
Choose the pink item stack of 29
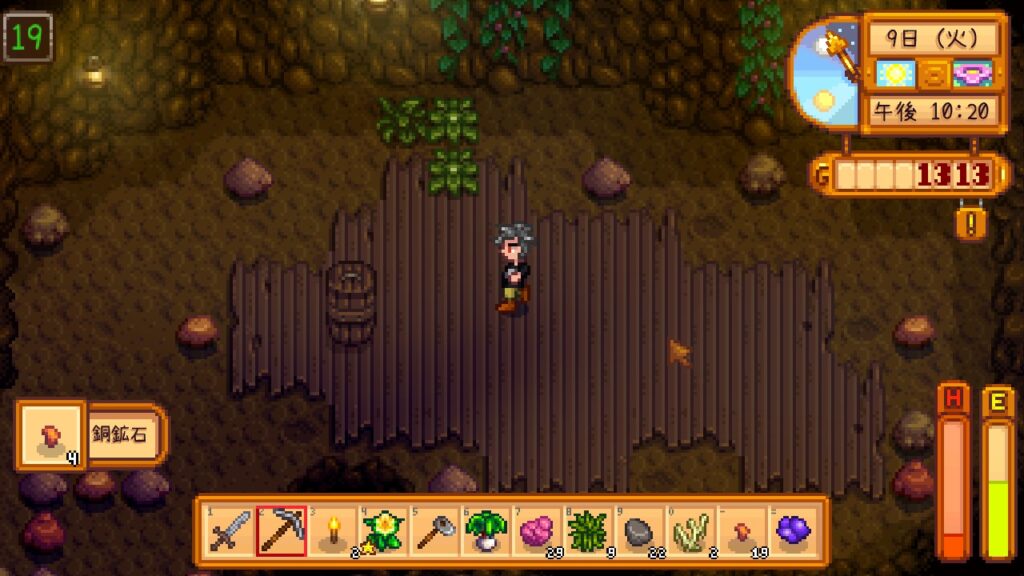tap(538, 530)
